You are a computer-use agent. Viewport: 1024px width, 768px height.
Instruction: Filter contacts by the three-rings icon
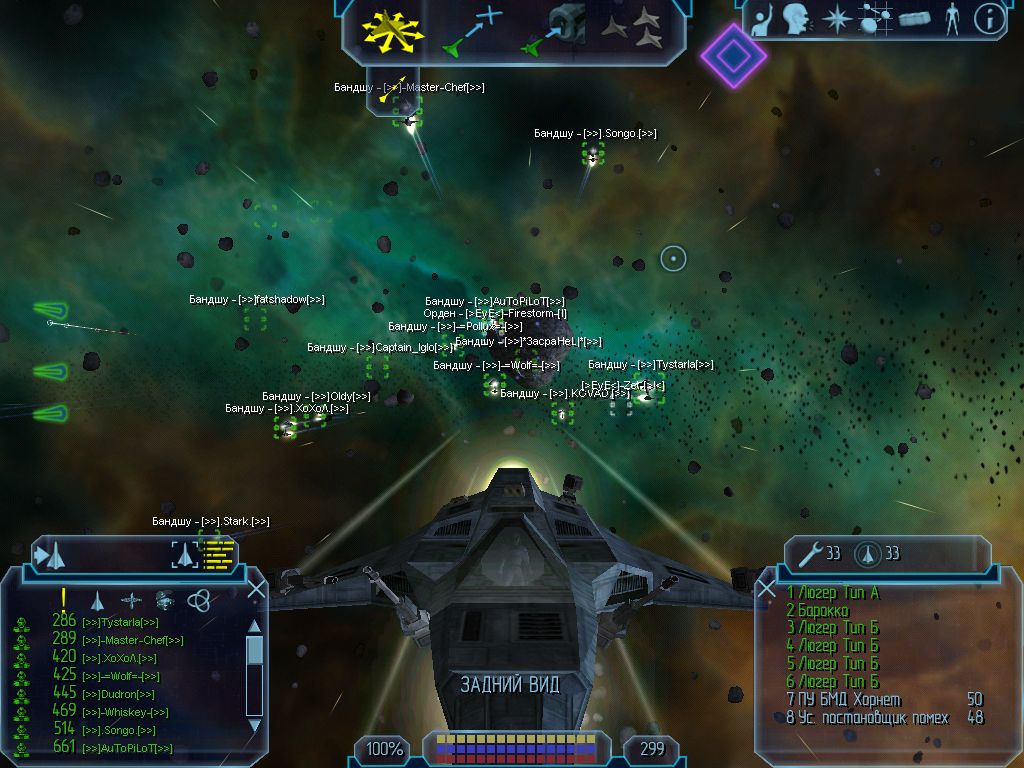click(199, 600)
